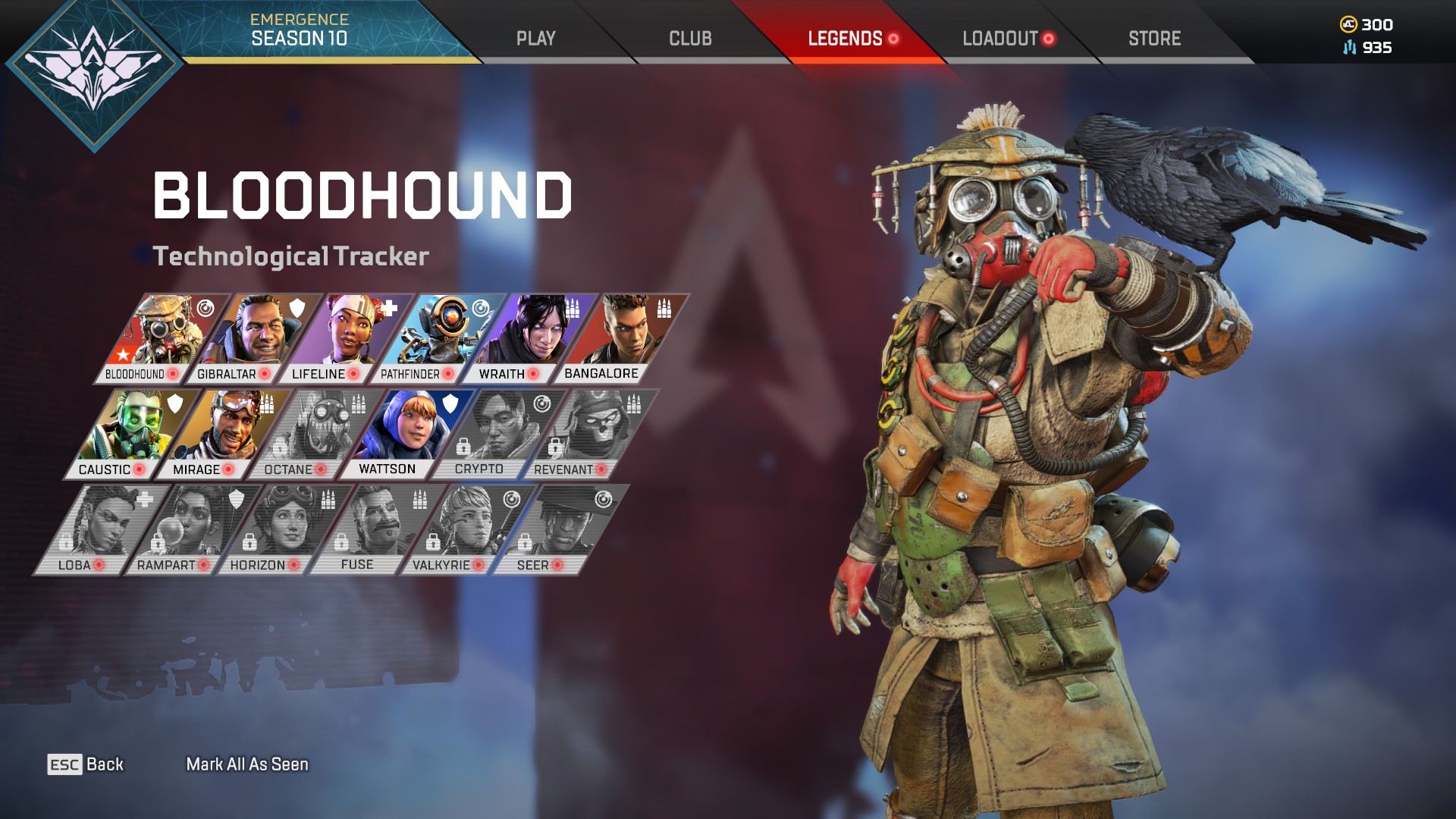Open the STORE tab
This screenshot has width=1456, height=819.
(1155, 37)
